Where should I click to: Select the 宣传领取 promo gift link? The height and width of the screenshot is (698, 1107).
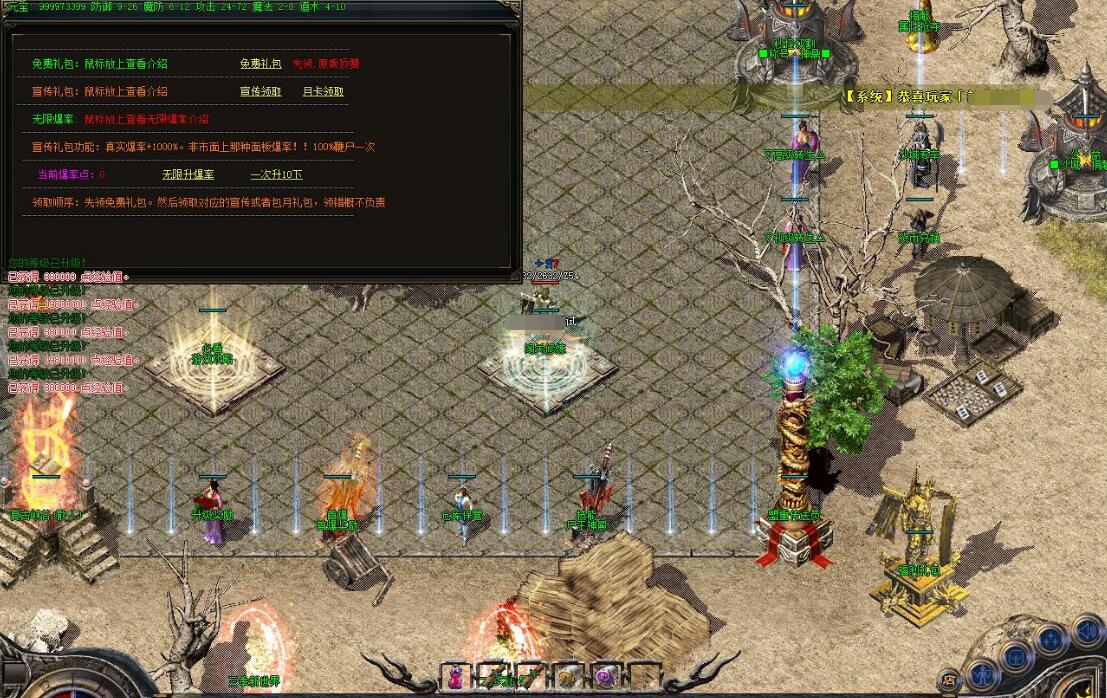point(260,92)
